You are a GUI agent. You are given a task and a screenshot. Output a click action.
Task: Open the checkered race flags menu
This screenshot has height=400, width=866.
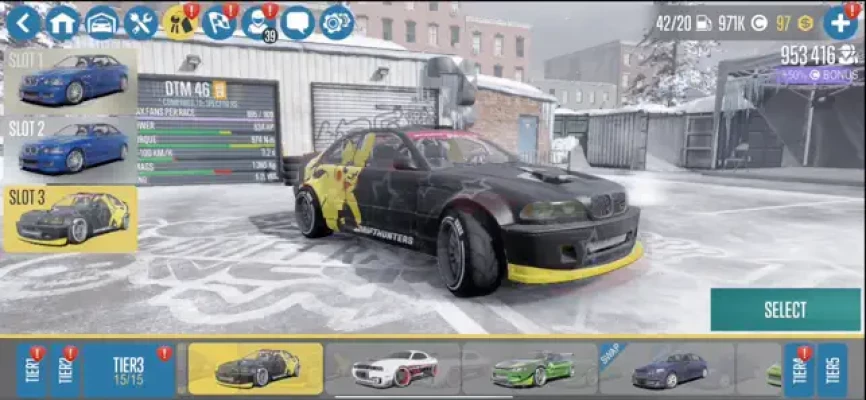click(x=219, y=22)
